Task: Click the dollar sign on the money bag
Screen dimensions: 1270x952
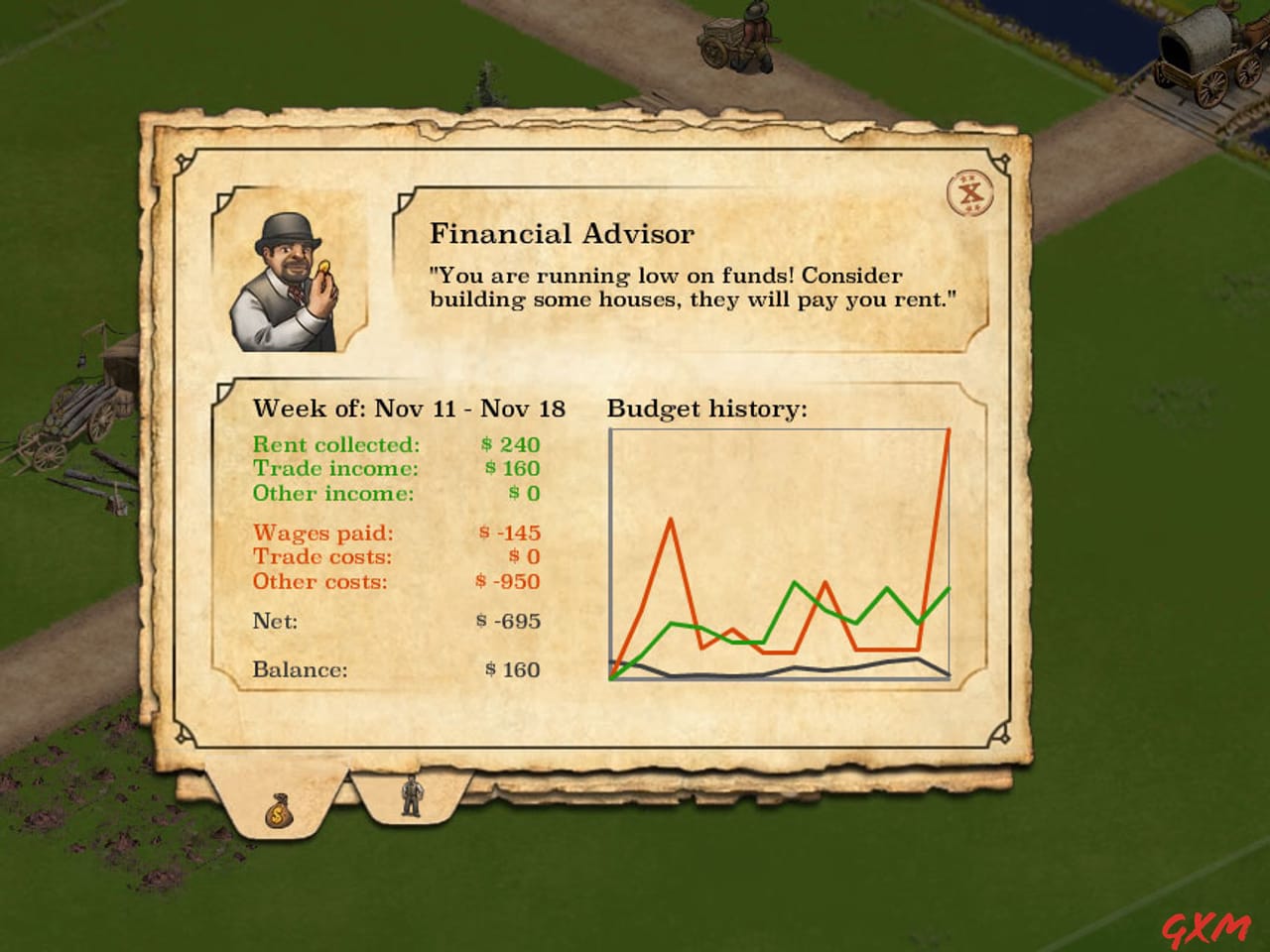Action: pos(276,815)
